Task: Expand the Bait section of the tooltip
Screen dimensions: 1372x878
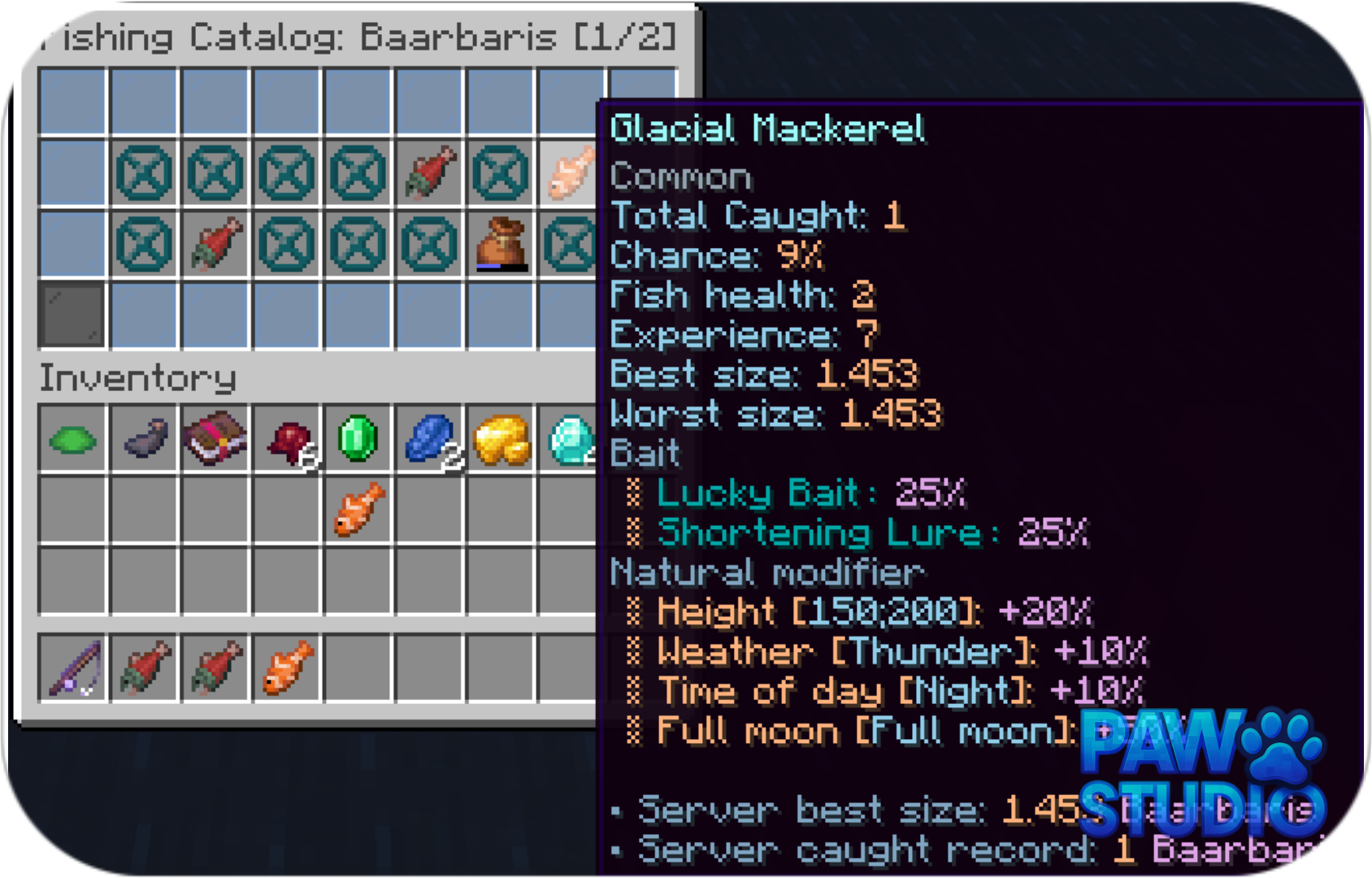Action: (x=644, y=454)
